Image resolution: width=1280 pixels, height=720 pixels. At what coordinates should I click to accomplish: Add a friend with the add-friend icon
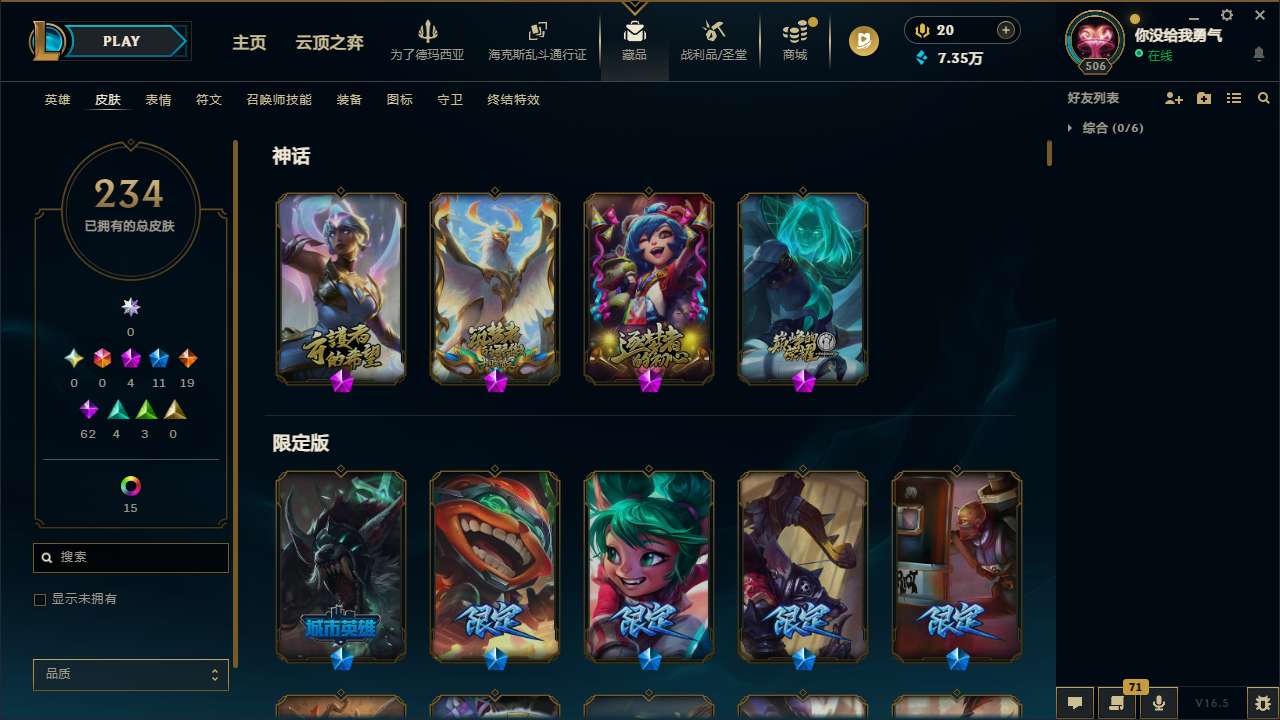[x=1173, y=98]
